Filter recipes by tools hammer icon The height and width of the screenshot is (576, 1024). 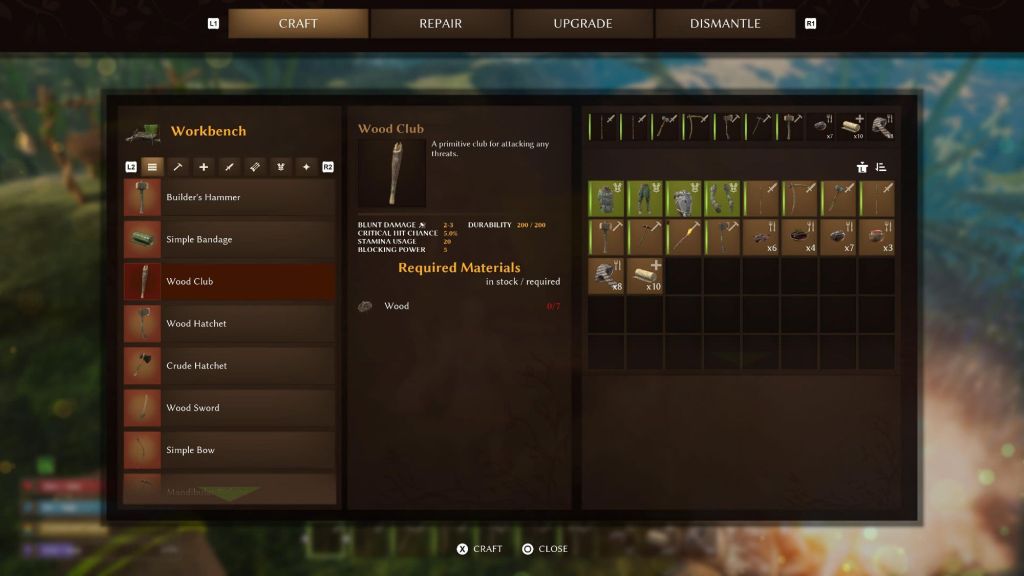pos(178,167)
